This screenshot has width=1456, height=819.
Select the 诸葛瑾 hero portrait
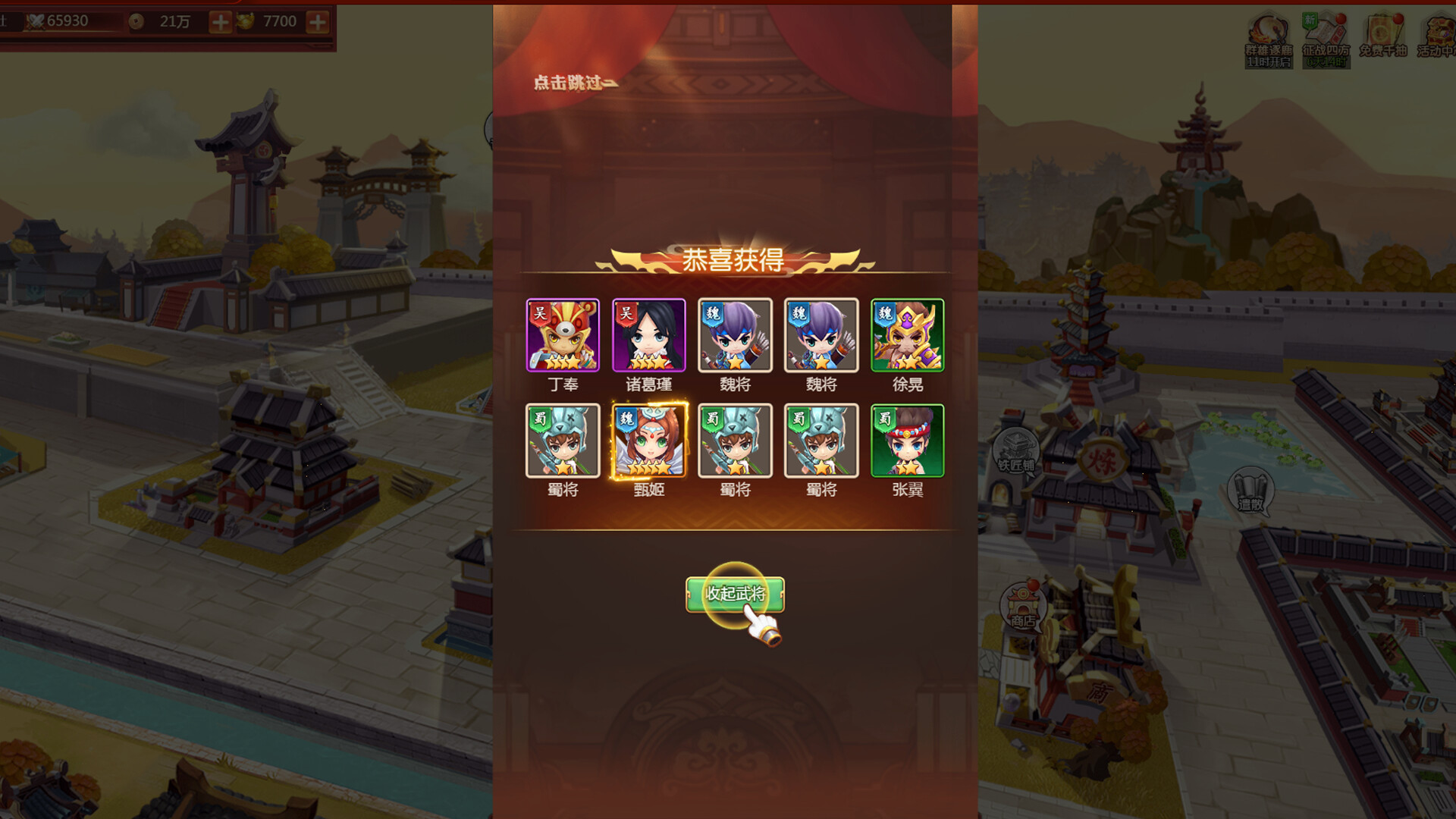pyautogui.click(x=651, y=334)
